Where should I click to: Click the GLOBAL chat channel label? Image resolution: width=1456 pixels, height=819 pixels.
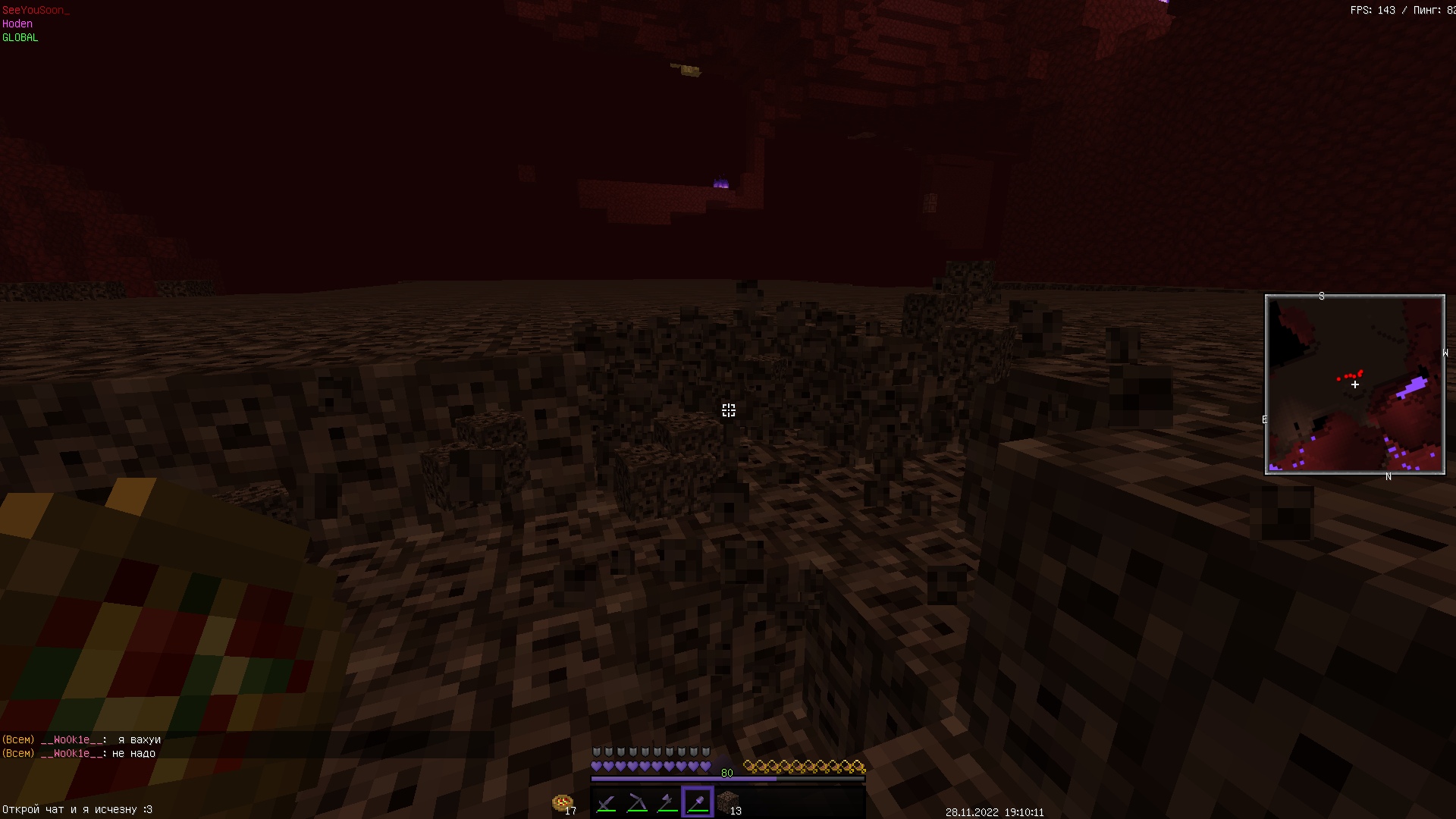19,36
